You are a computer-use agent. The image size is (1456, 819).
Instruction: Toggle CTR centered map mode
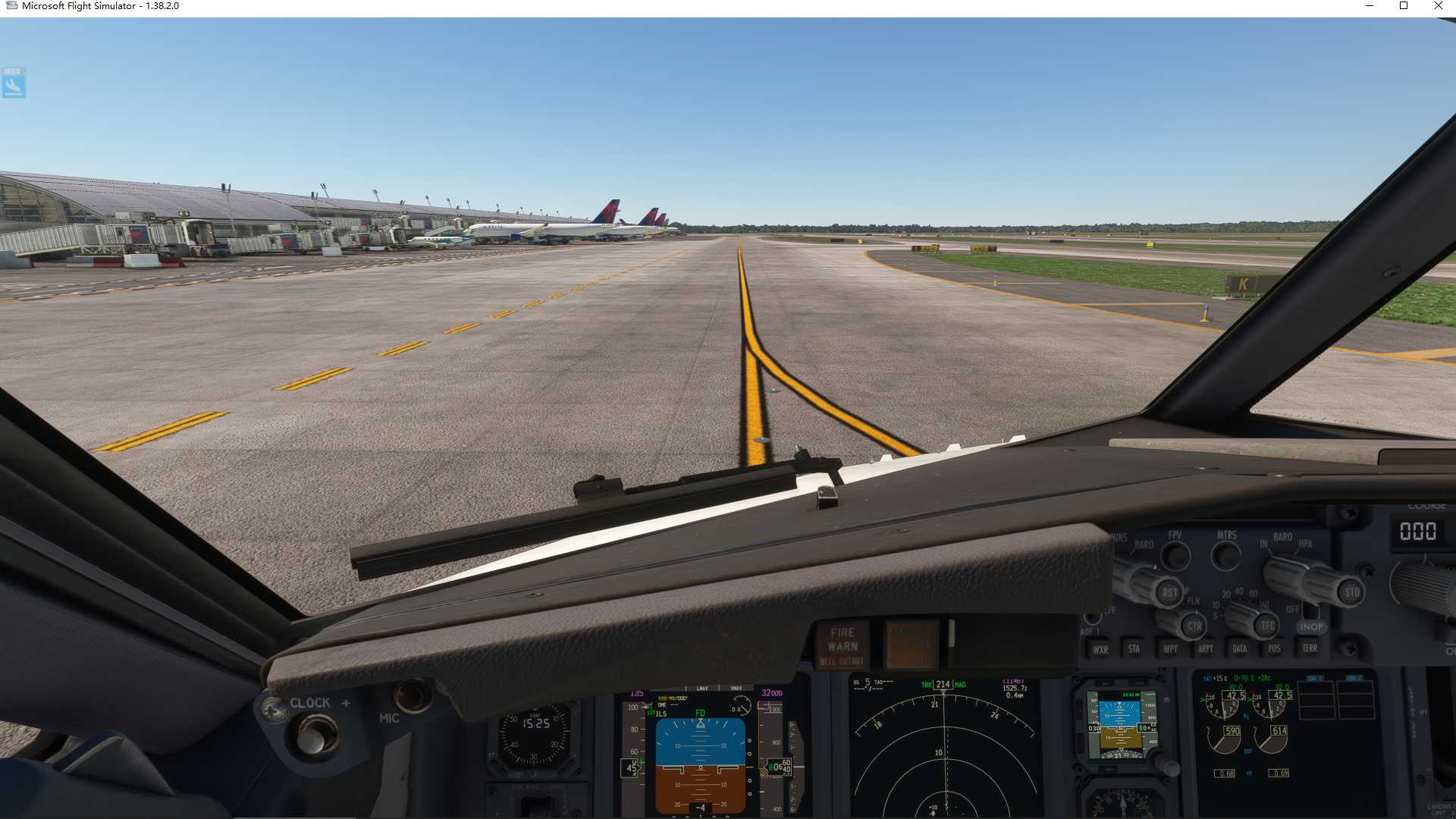[1194, 626]
